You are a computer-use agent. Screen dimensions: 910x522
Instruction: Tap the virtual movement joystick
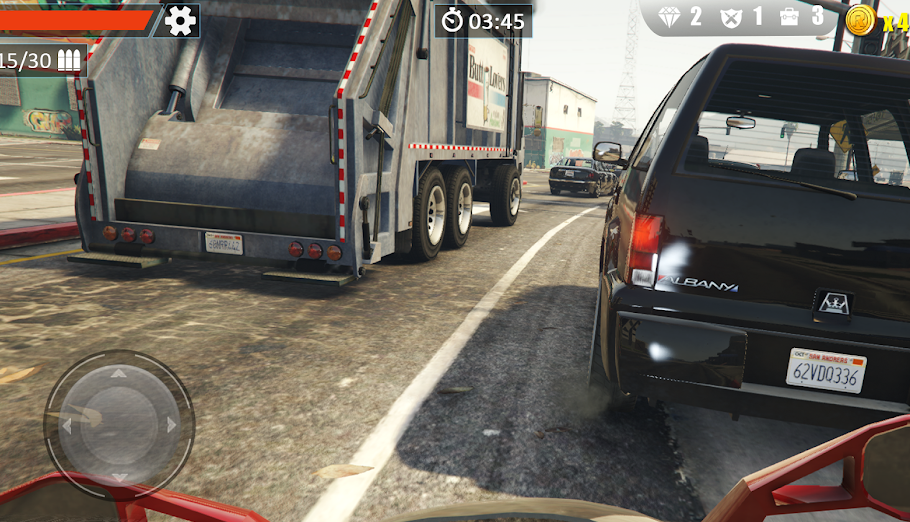point(118,424)
